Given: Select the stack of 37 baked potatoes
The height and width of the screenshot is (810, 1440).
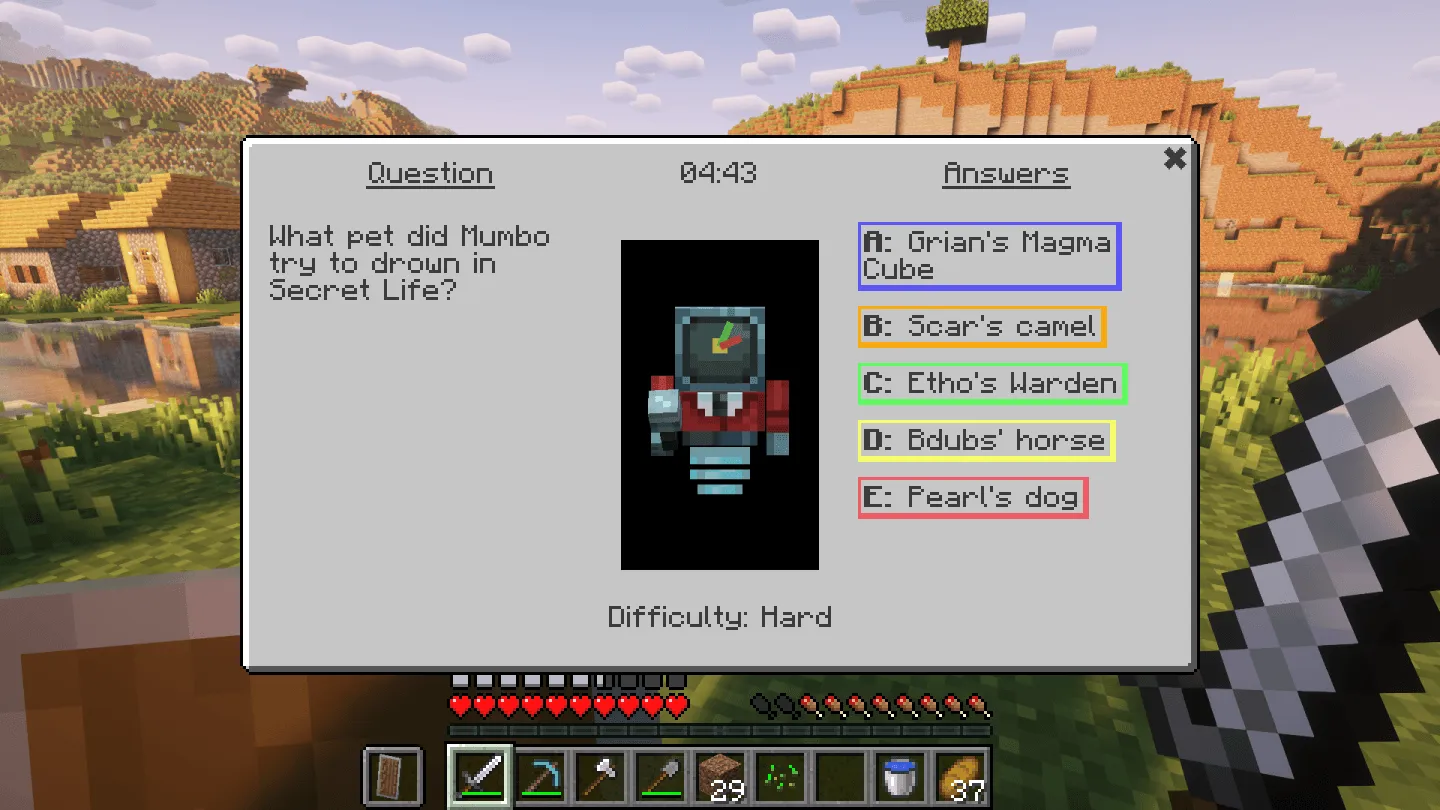Looking at the screenshot, I should click(x=958, y=778).
